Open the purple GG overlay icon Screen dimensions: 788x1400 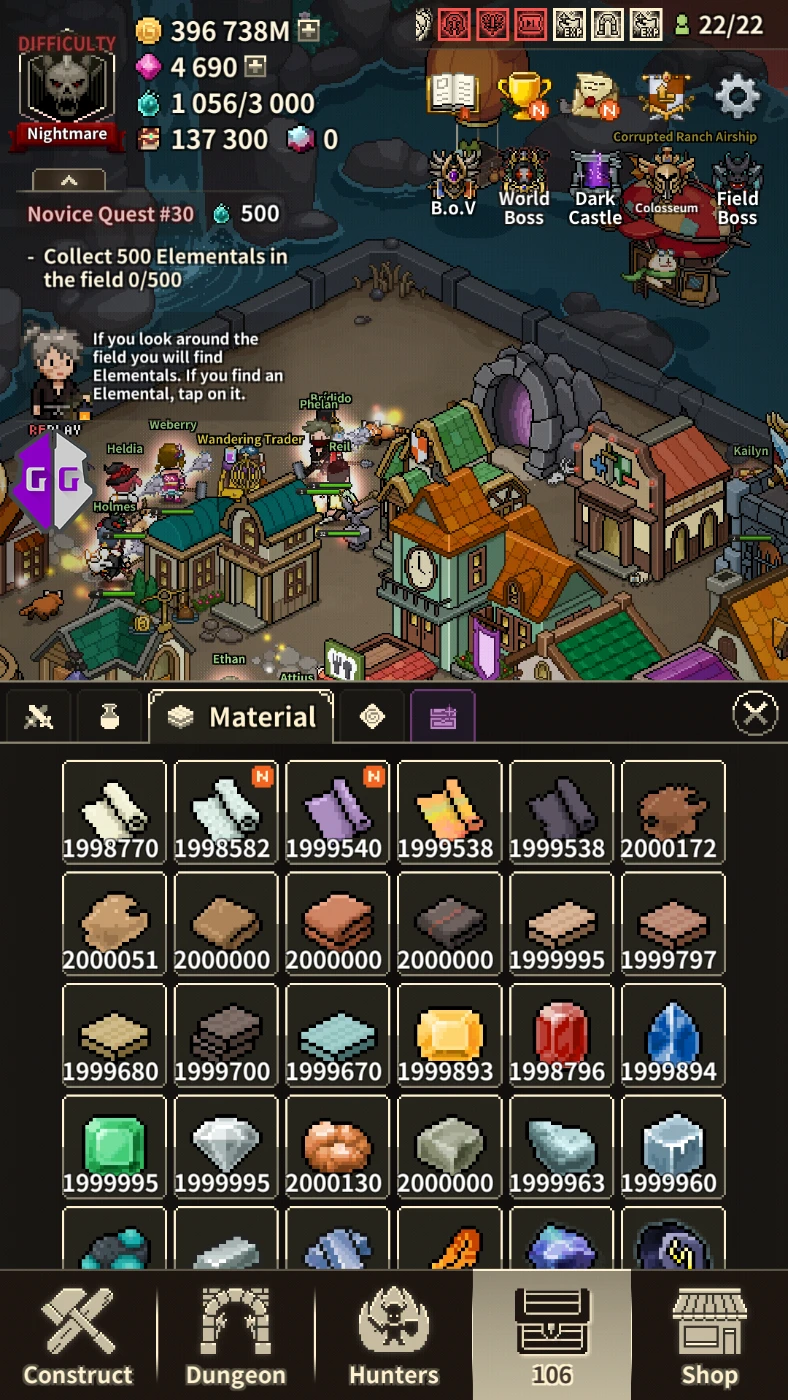tap(54, 480)
